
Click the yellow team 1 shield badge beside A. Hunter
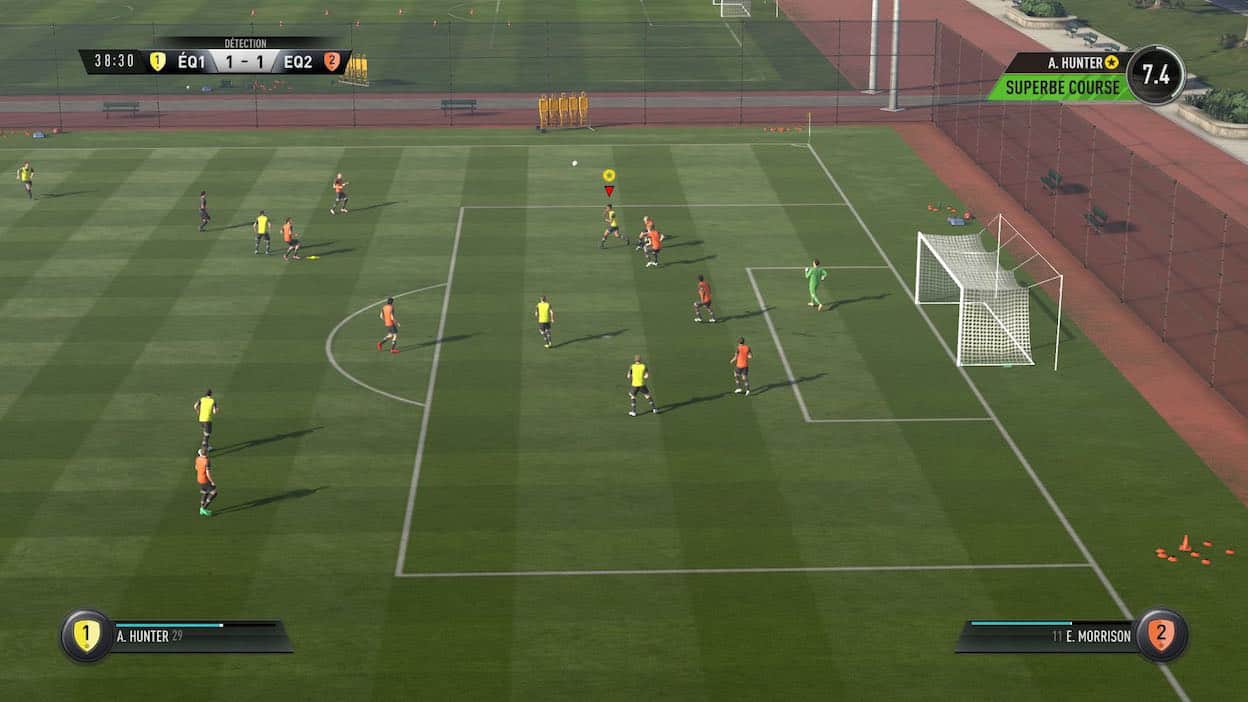point(87,636)
